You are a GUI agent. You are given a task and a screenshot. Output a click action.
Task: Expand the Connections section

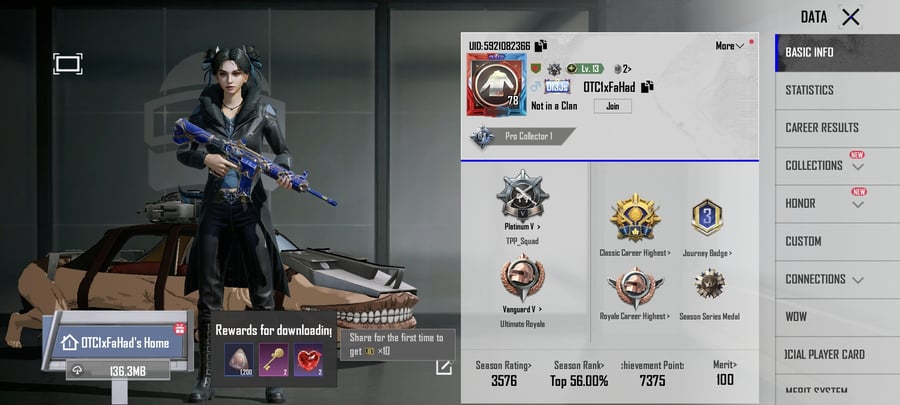click(x=825, y=280)
